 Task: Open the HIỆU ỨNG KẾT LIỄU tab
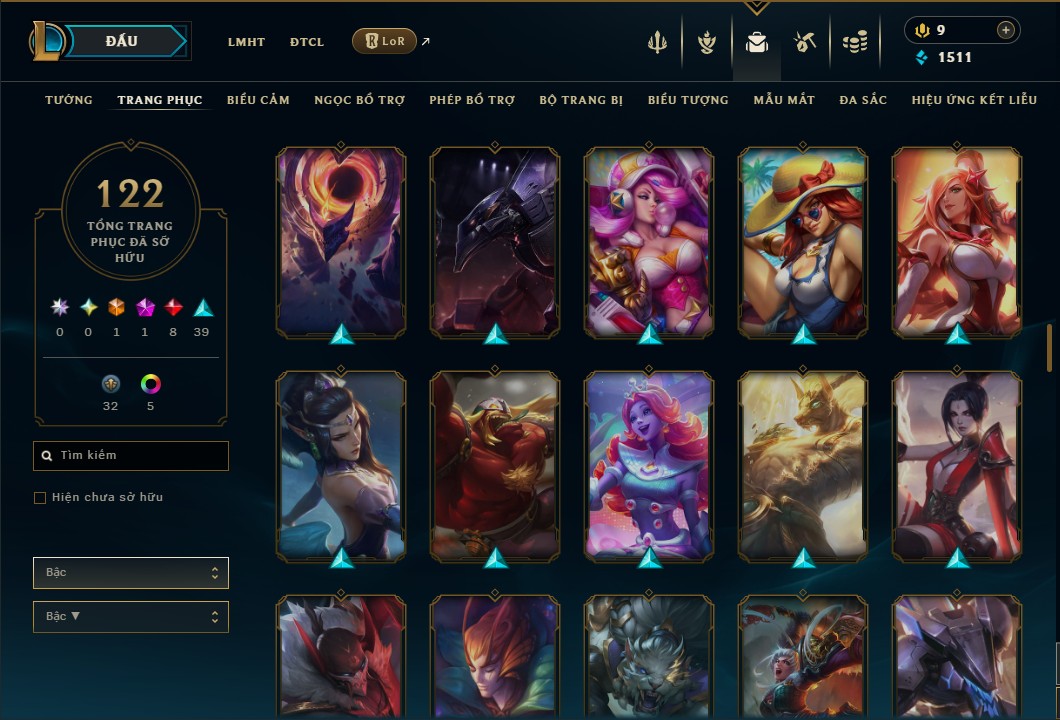pos(974,100)
